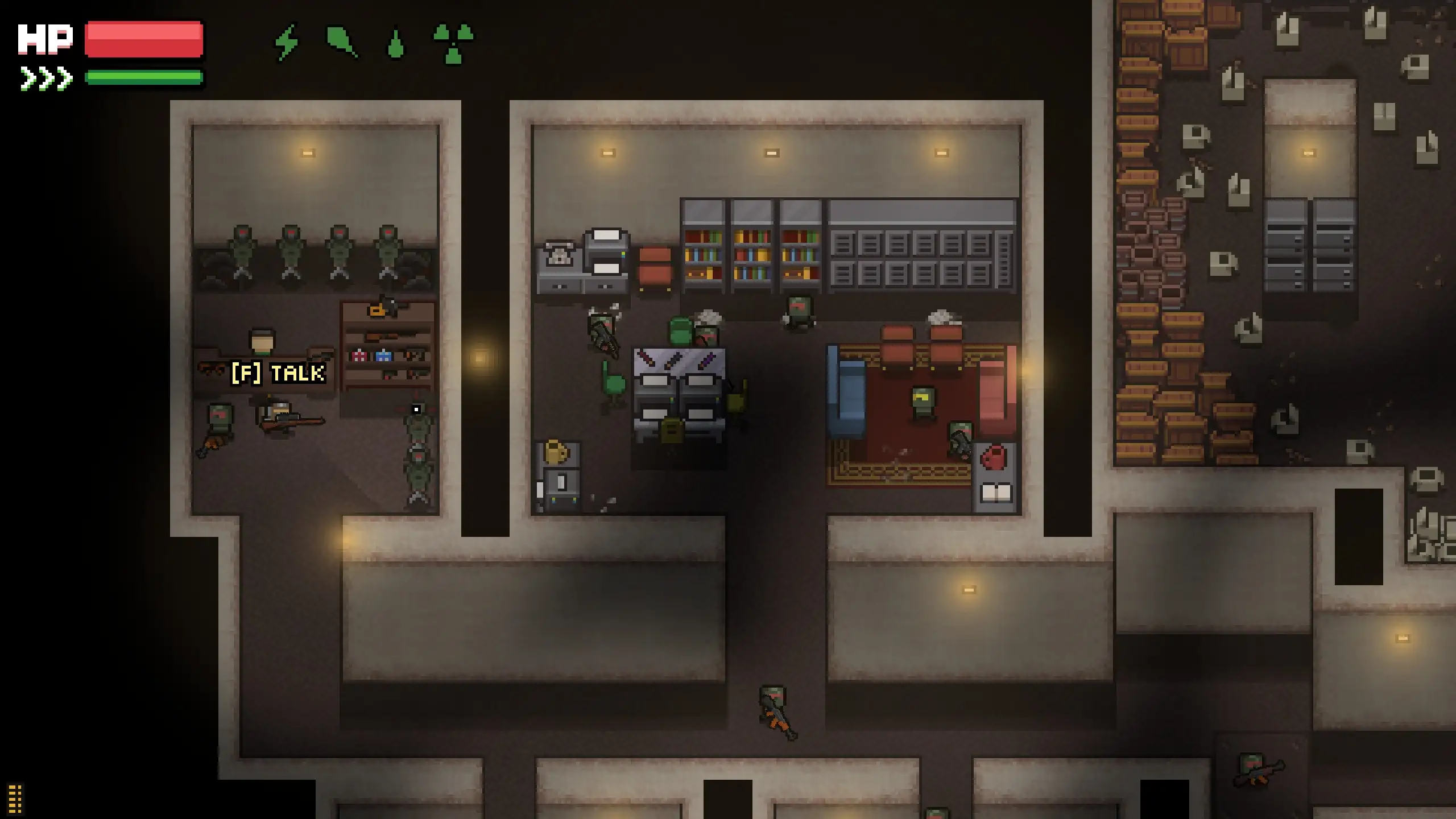Open the yellow list icon in the corner
Screen dimensions: 1456x819
[x=15, y=799]
